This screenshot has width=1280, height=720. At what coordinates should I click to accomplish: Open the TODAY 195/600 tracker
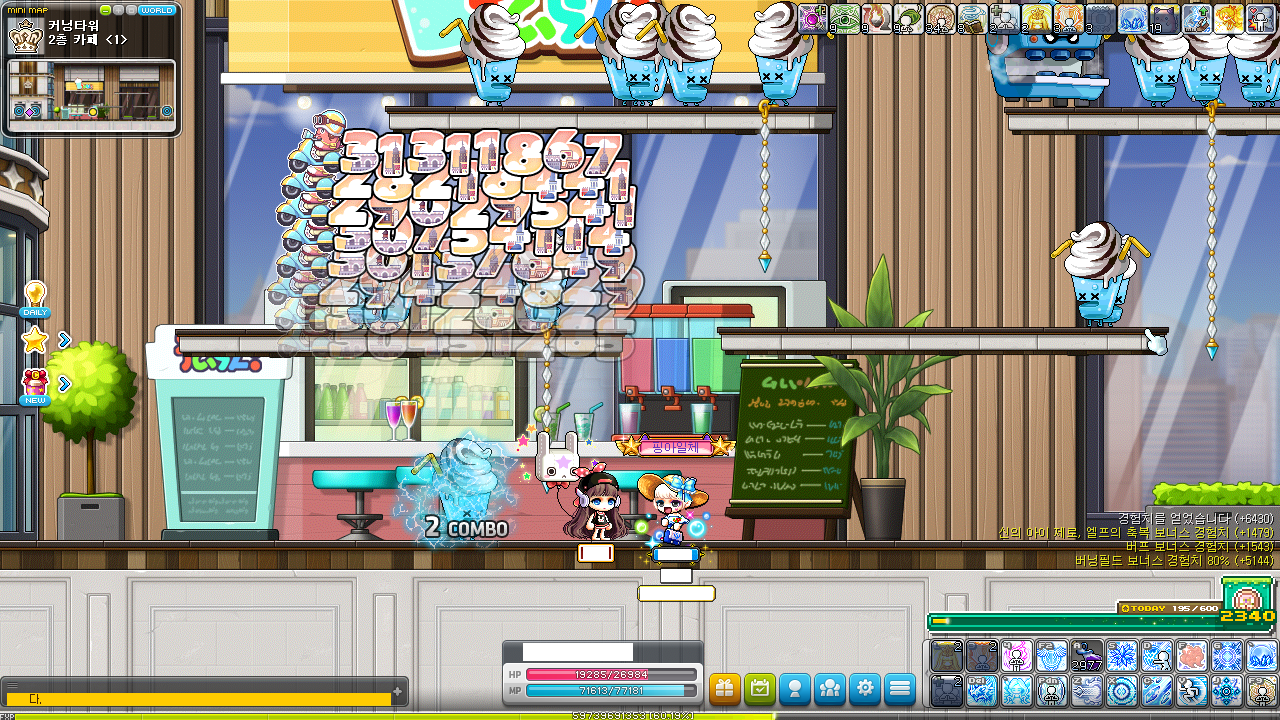1168,608
